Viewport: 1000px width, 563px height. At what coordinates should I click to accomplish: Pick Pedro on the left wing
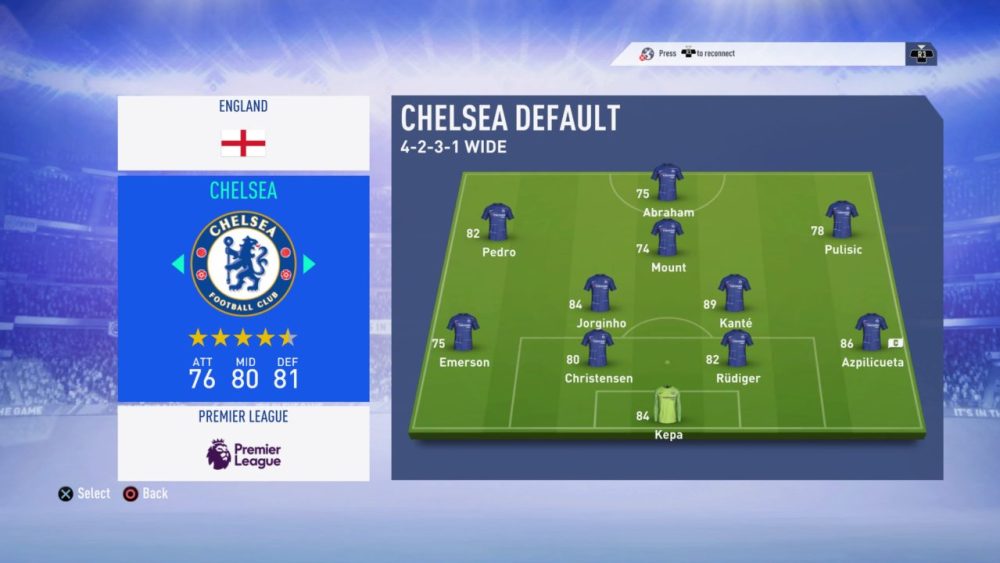click(x=497, y=223)
